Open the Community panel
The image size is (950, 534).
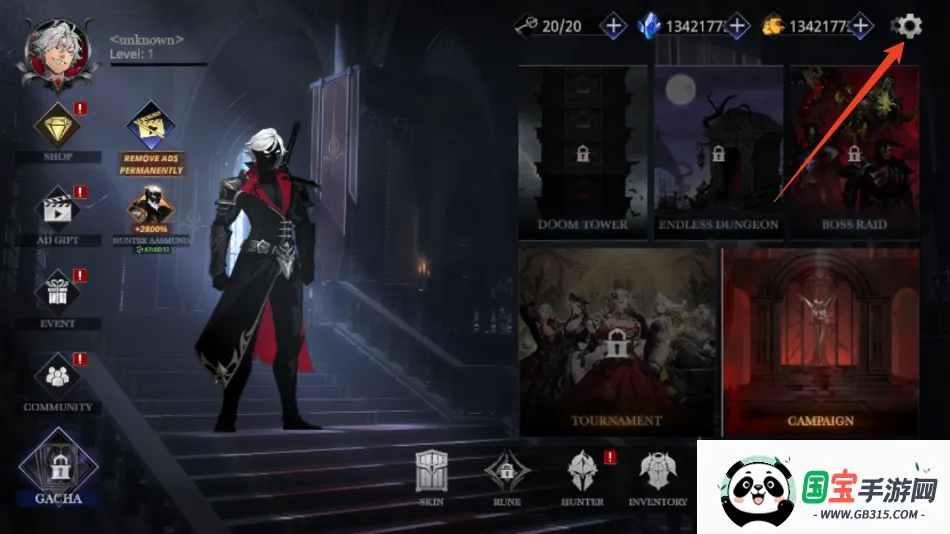tap(58, 379)
